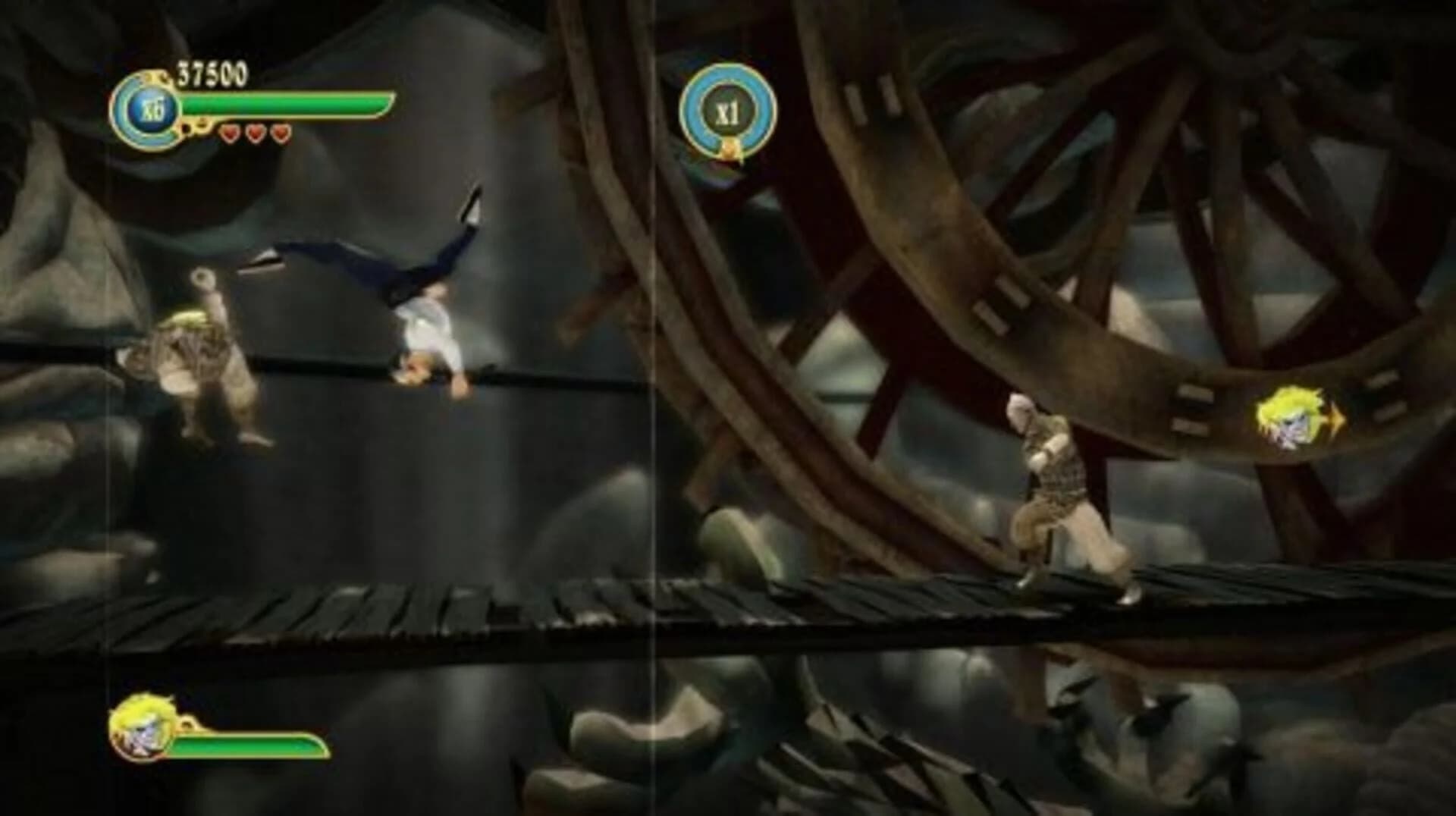Click the third heart icon
Screen dimensions: 1456x816
click(279, 135)
